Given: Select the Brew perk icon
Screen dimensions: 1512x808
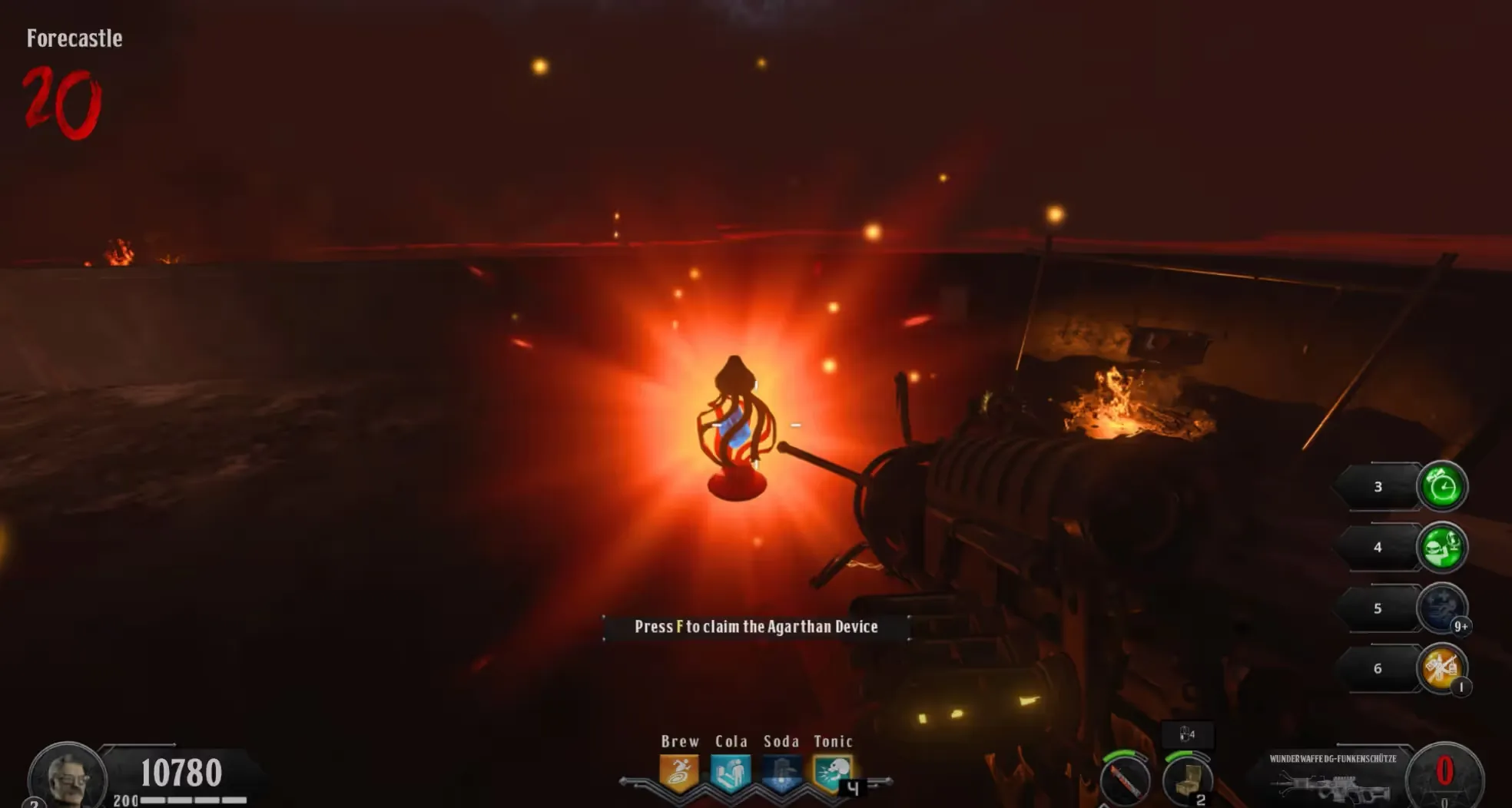Looking at the screenshot, I should click(679, 773).
